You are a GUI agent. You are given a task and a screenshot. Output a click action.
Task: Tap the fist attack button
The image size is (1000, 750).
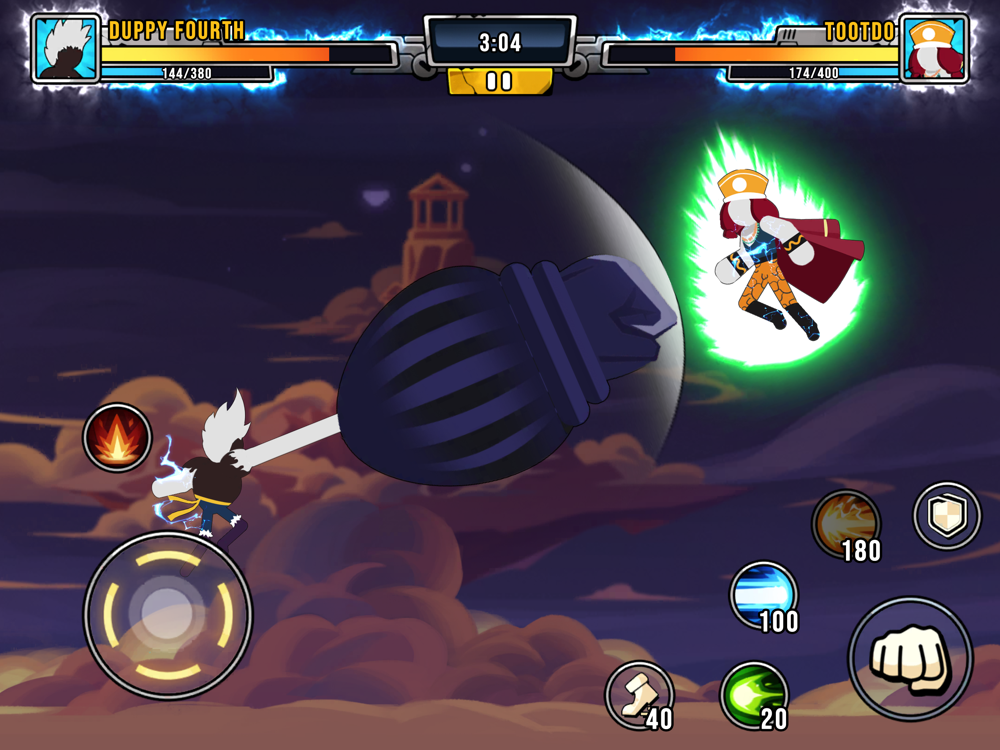point(910,658)
